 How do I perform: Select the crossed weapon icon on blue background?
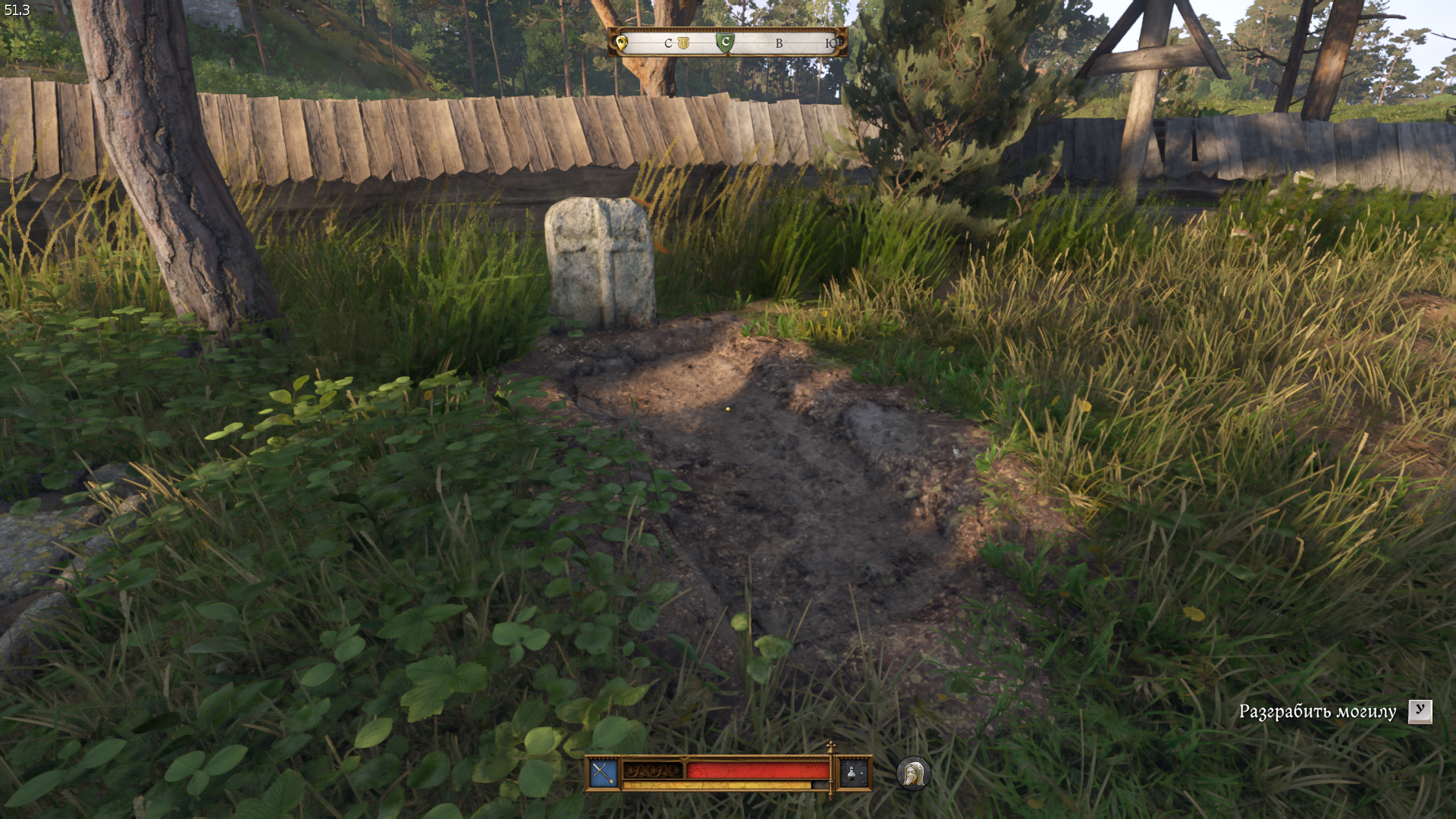pyautogui.click(x=604, y=773)
